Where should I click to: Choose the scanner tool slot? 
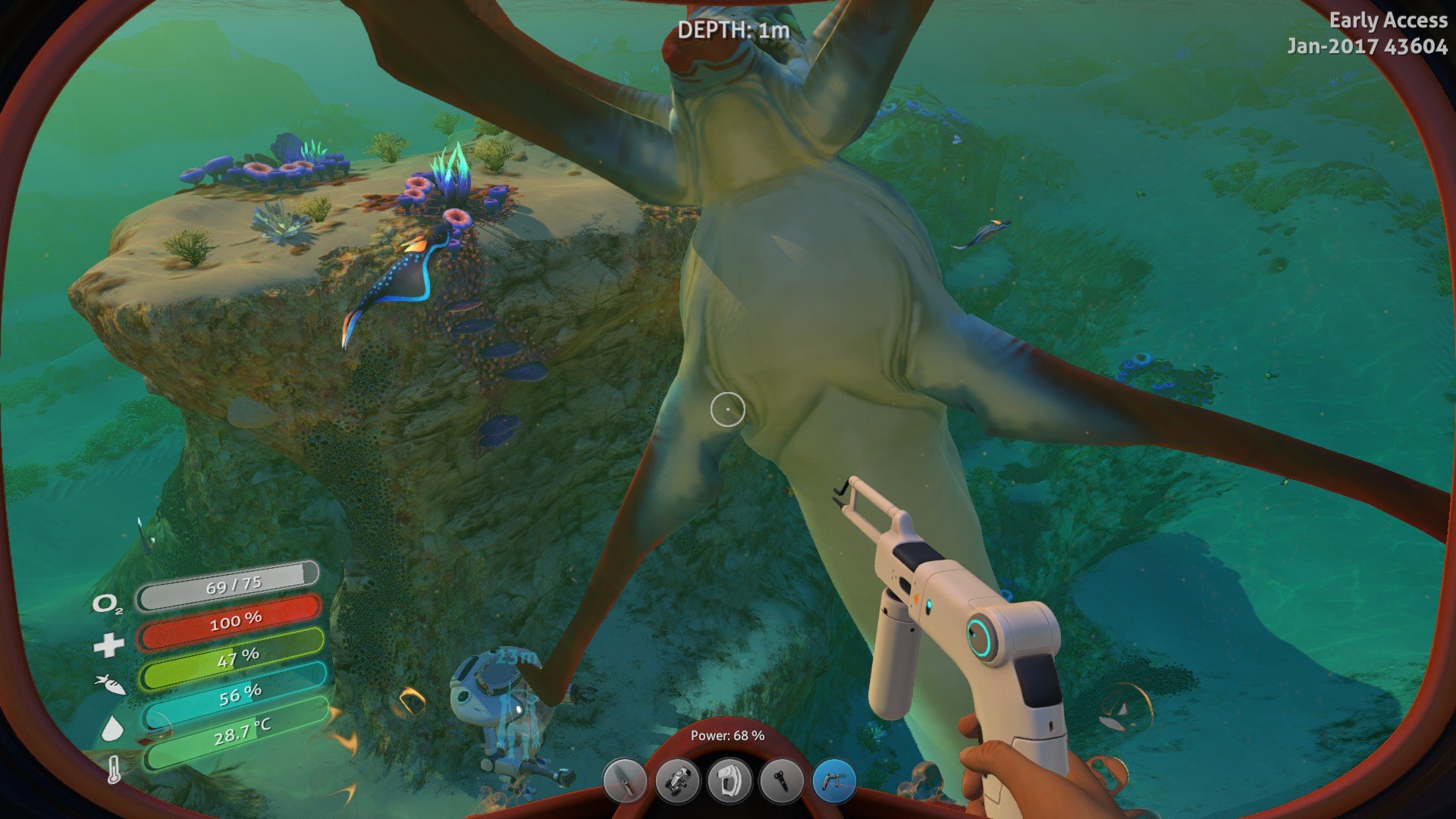click(730, 781)
